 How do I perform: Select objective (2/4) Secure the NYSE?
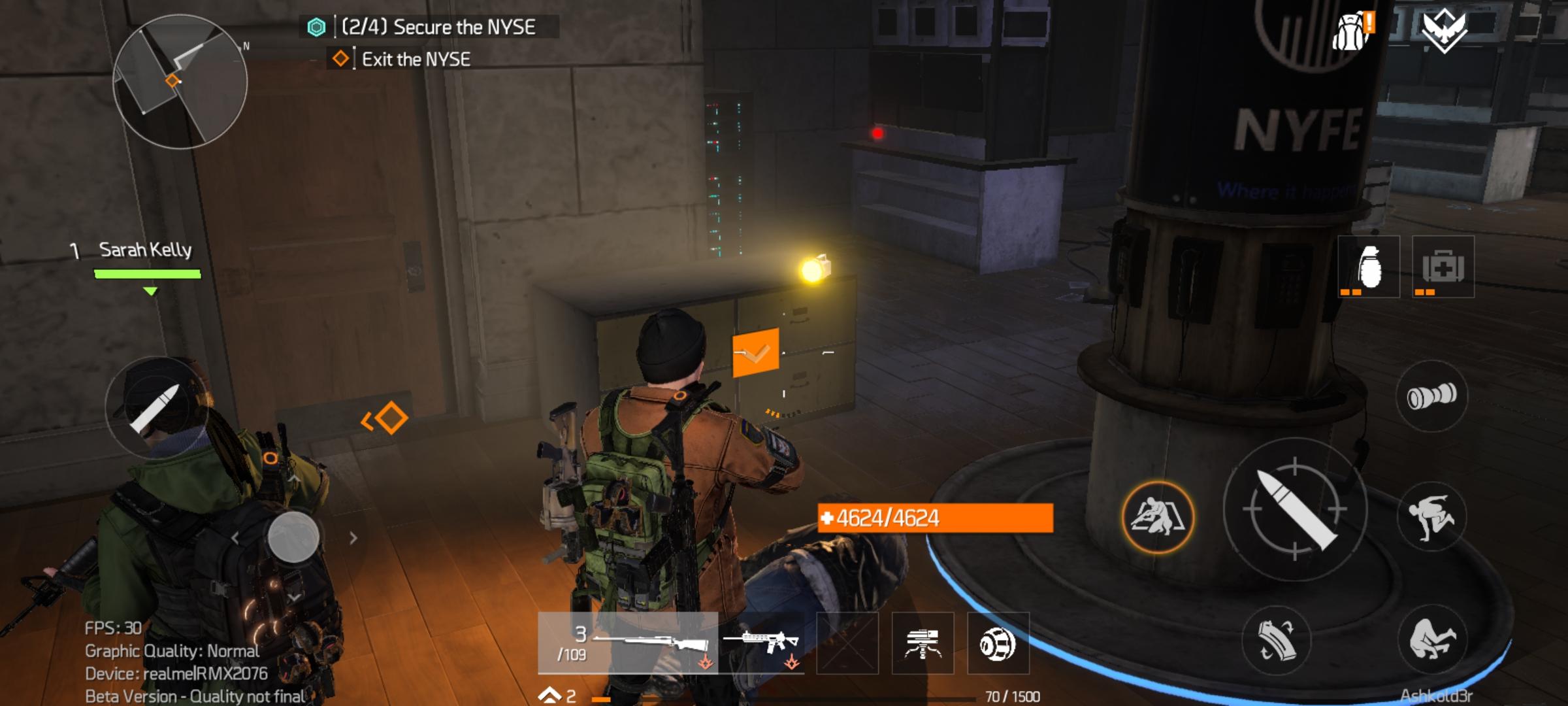[x=438, y=27]
